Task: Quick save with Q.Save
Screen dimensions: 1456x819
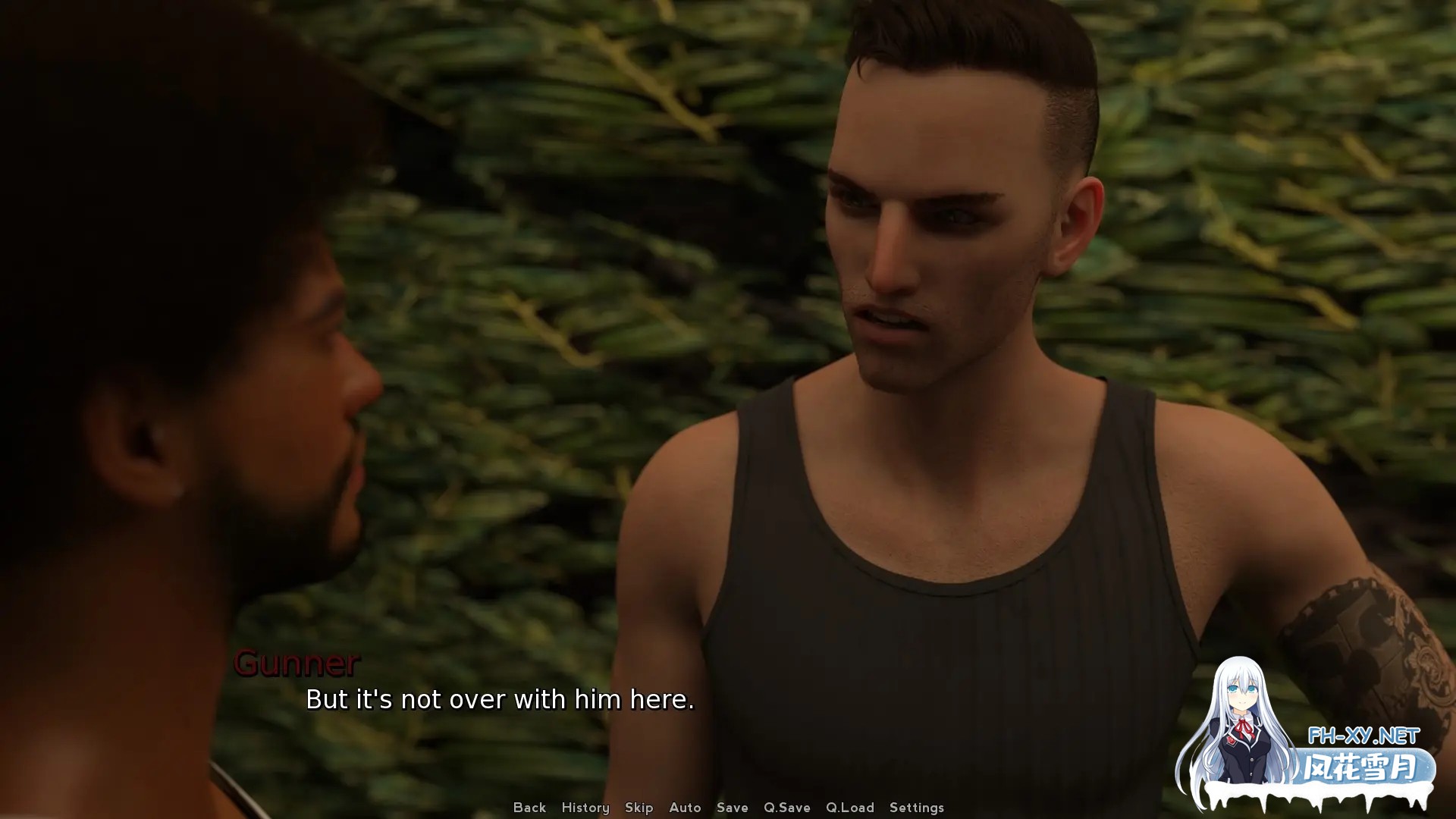Action: coord(786,808)
